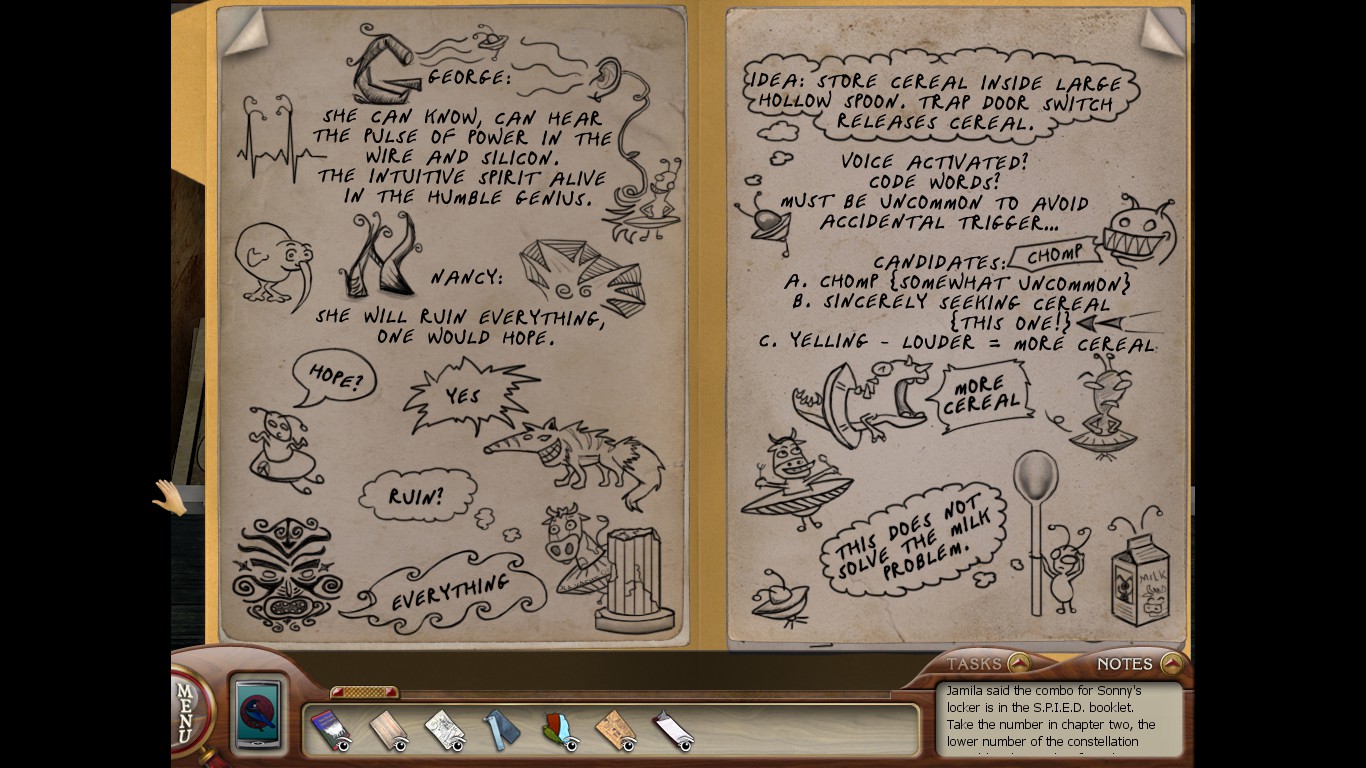The width and height of the screenshot is (1366, 768).
Task: Open the notes text about Sonny's locker
Action: 1057,717
